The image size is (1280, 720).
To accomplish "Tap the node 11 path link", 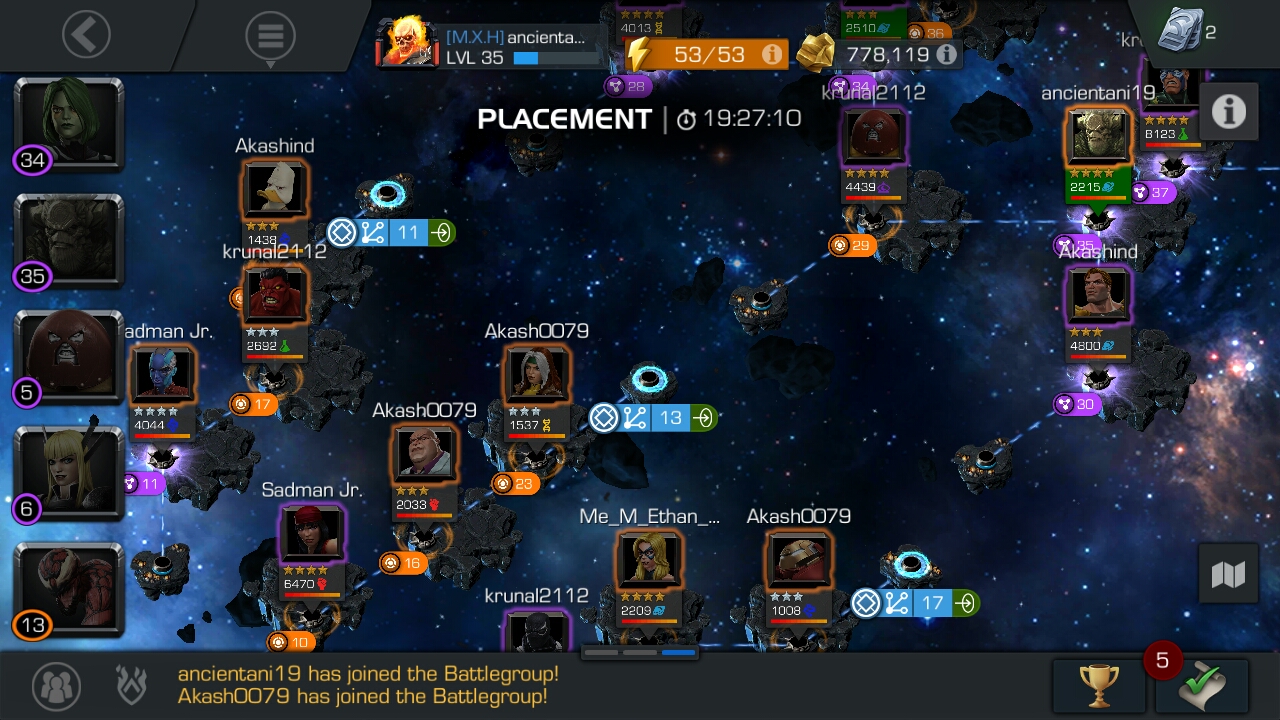I will click(x=392, y=233).
